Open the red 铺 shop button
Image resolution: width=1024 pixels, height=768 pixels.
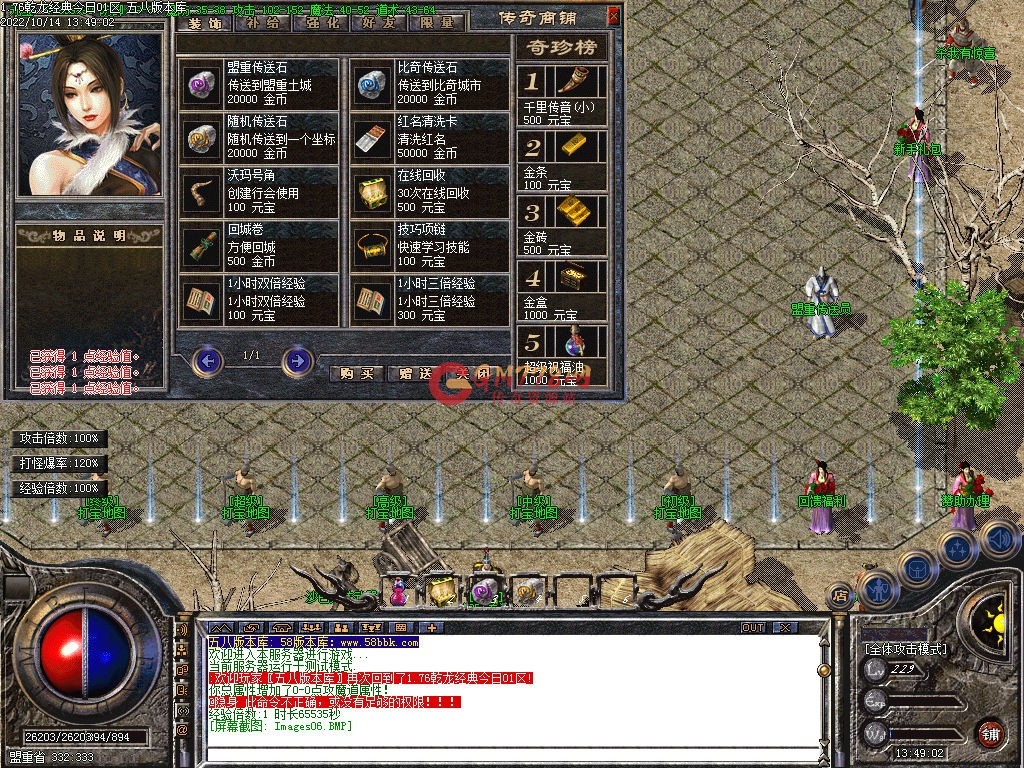(x=989, y=732)
